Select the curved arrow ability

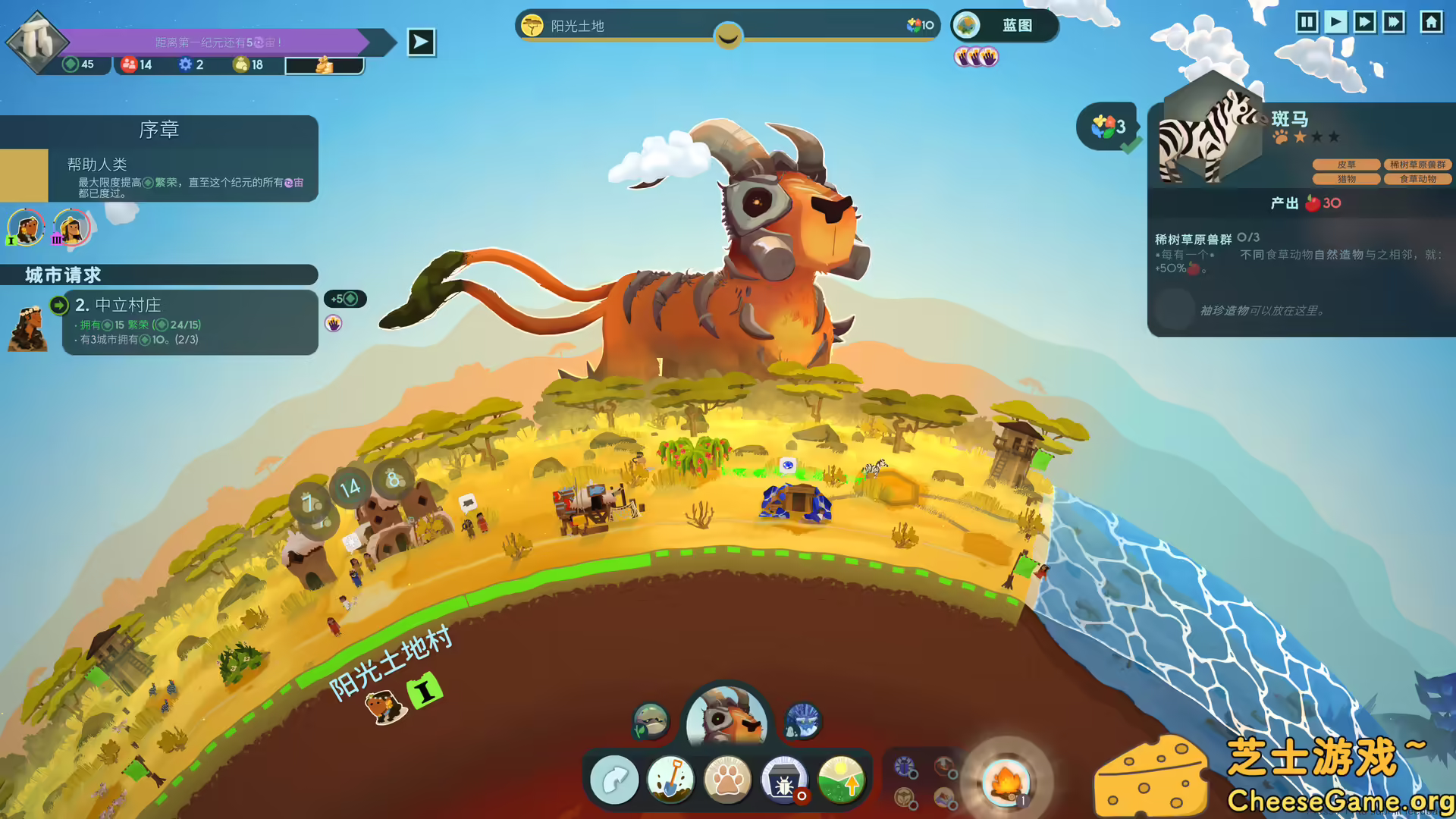(x=614, y=780)
